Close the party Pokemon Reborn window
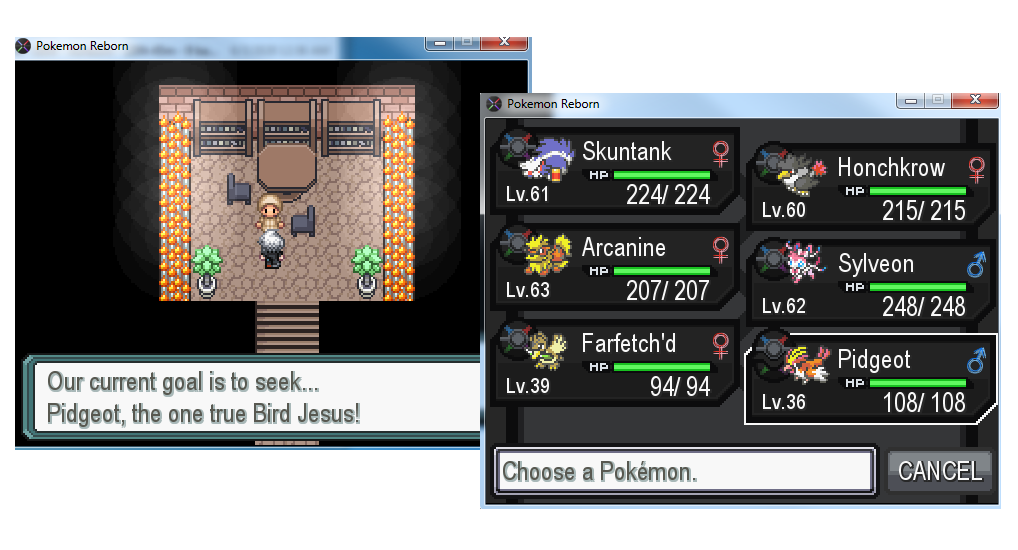The width and height of the screenshot is (1018, 550). (974, 100)
